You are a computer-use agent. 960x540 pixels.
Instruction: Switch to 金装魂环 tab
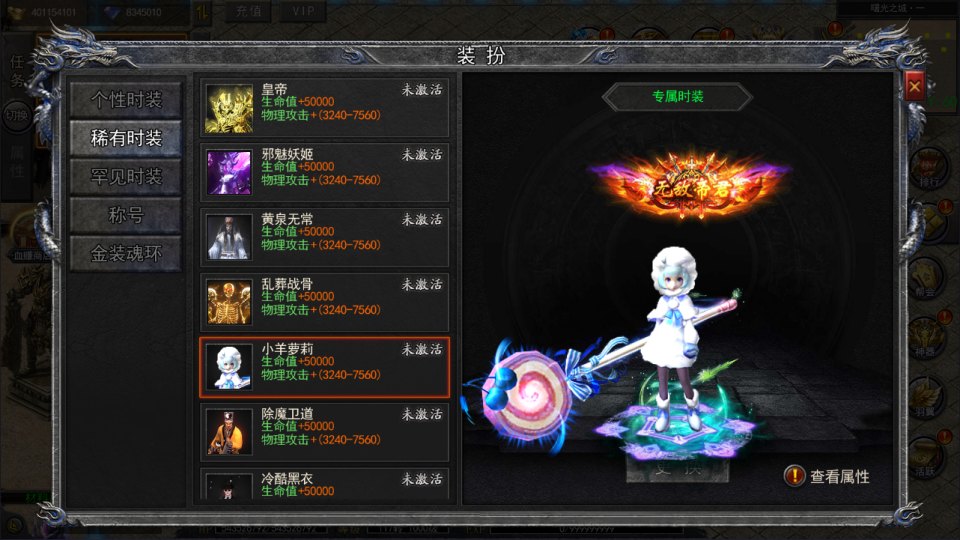[x=125, y=253]
